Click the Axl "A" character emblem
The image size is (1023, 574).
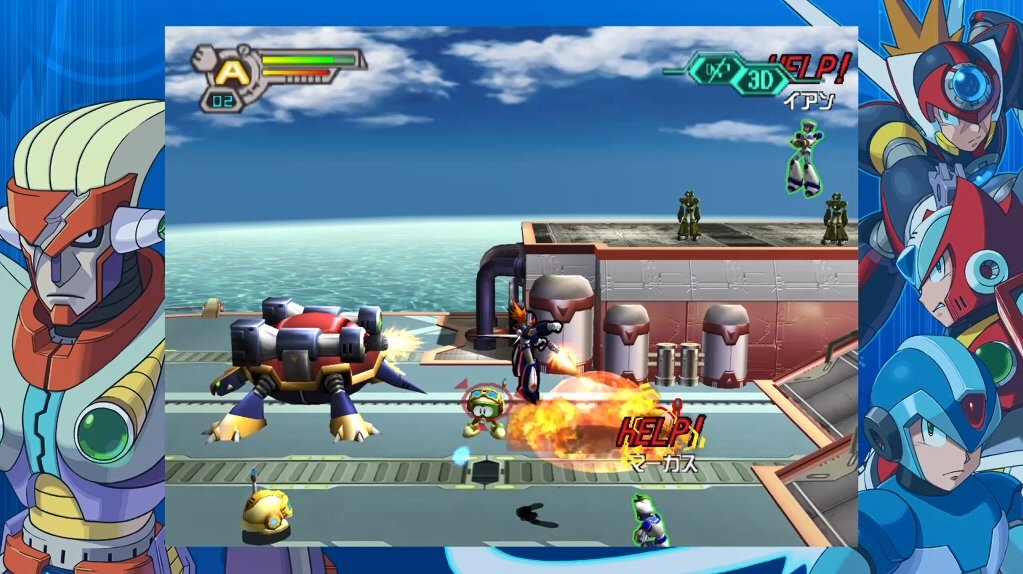[232, 70]
